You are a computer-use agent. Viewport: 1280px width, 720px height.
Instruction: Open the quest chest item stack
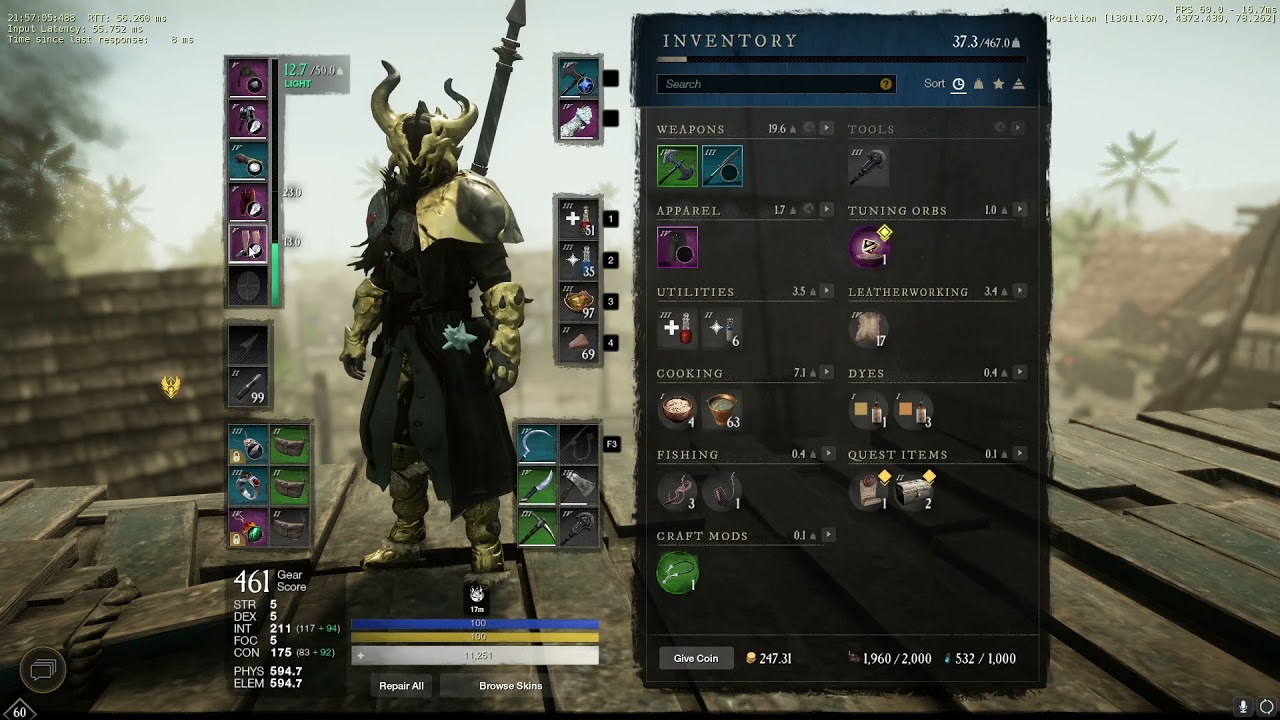pos(914,491)
